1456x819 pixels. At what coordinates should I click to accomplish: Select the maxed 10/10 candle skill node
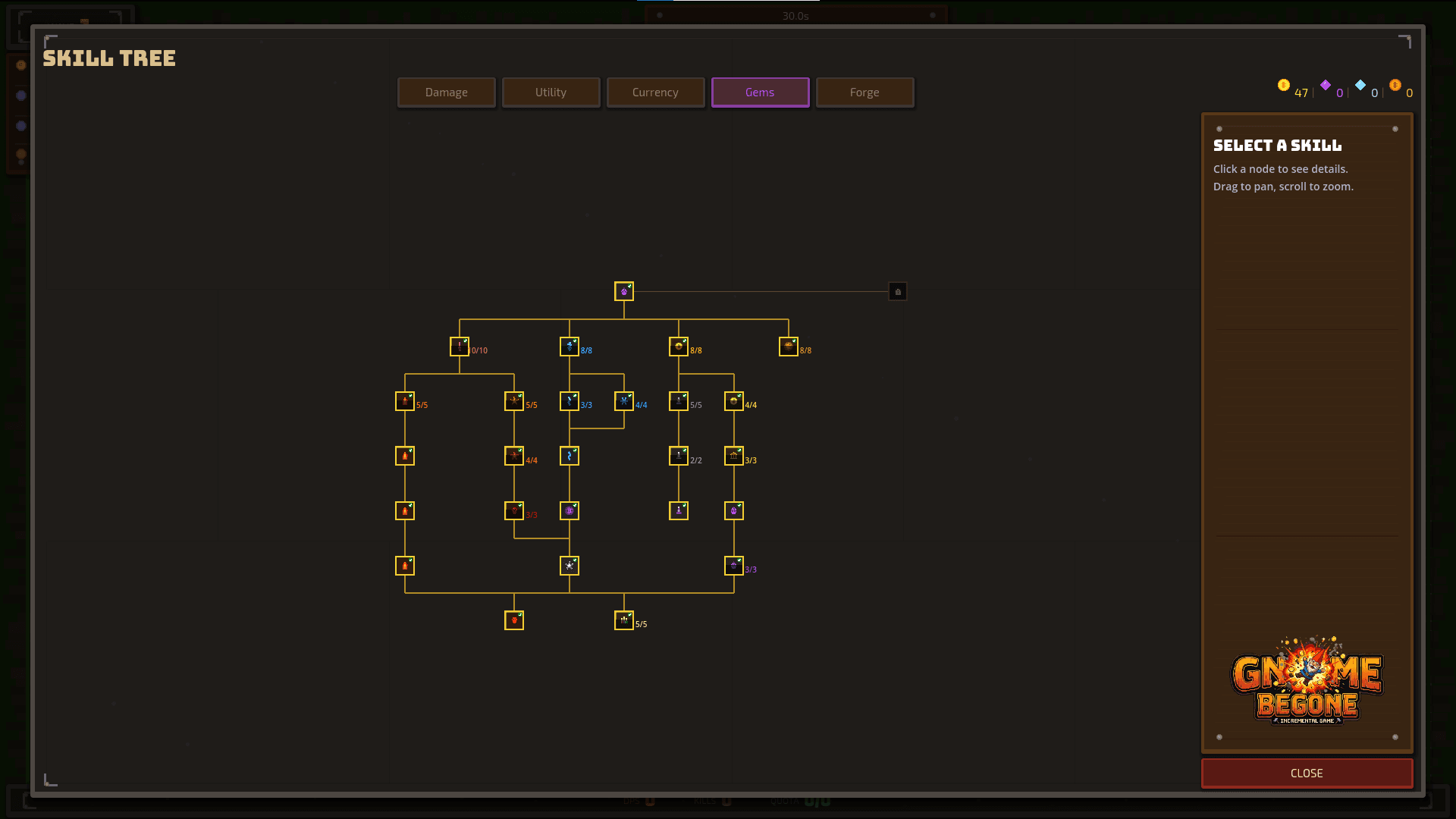(460, 346)
